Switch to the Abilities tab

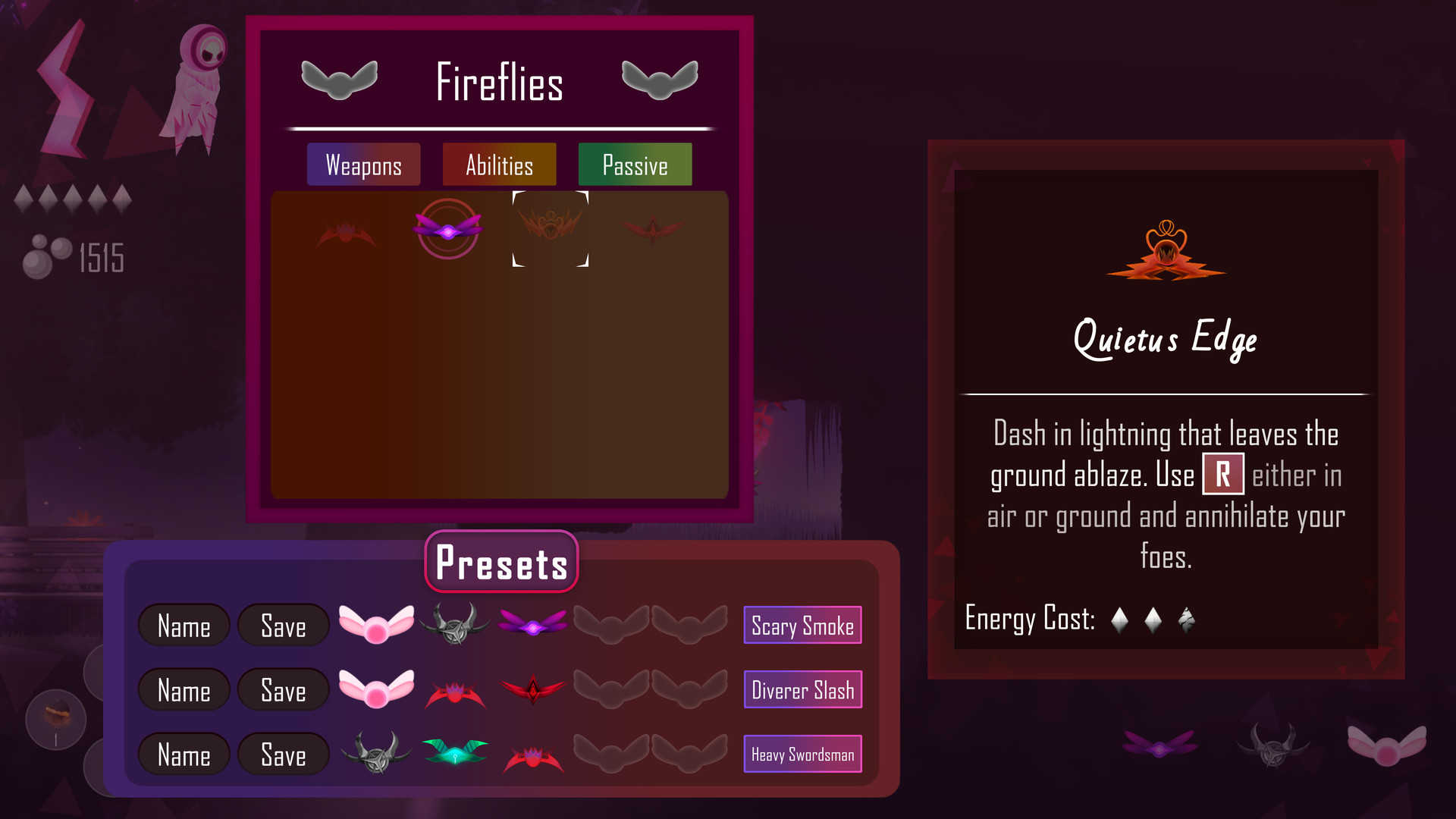coord(499,164)
